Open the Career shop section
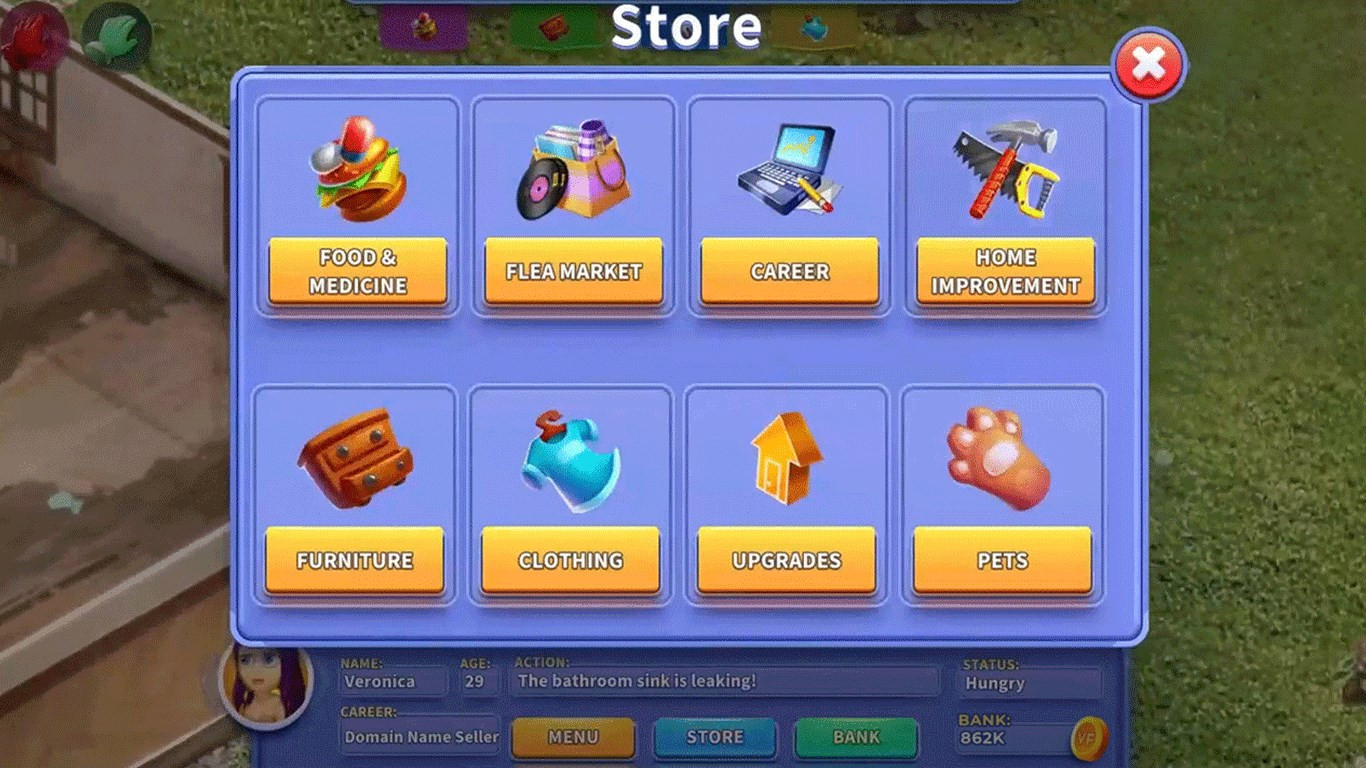This screenshot has height=768, width=1366. pyautogui.click(x=790, y=271)
